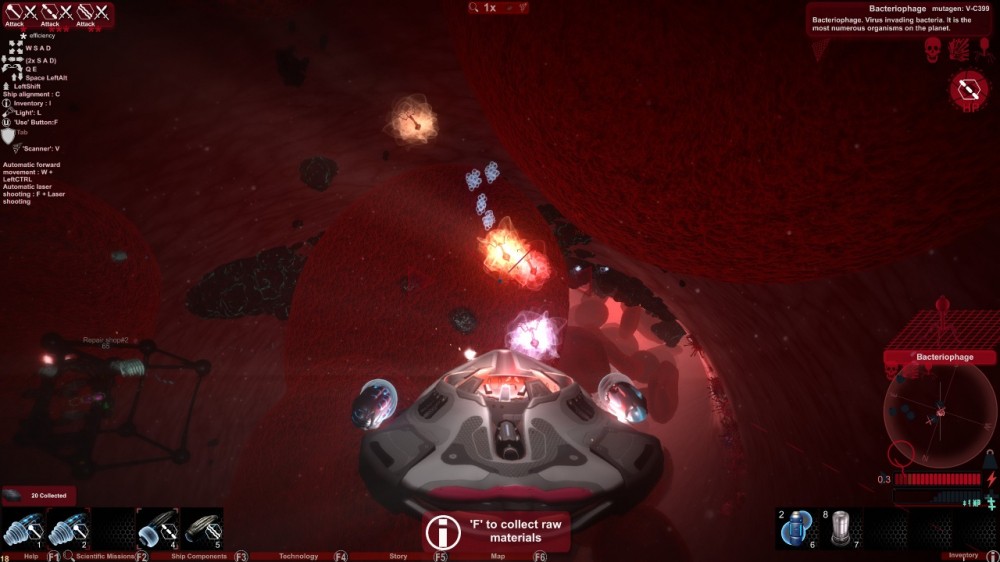
Task: Open the Ship Components tab
Action: point(199,556)
